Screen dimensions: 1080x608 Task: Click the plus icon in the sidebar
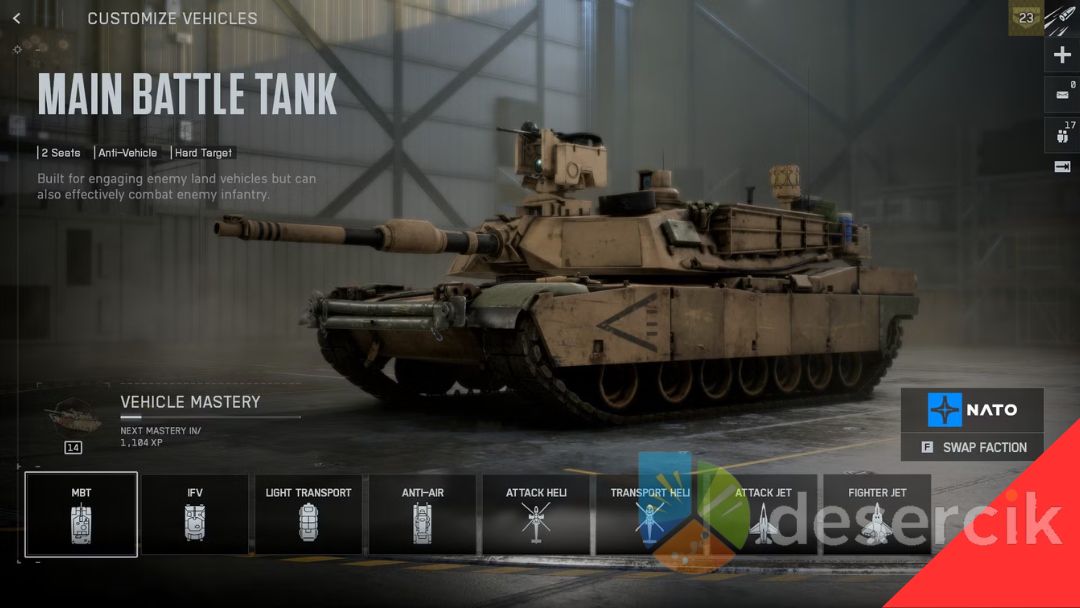click(x=1062, y=55)
